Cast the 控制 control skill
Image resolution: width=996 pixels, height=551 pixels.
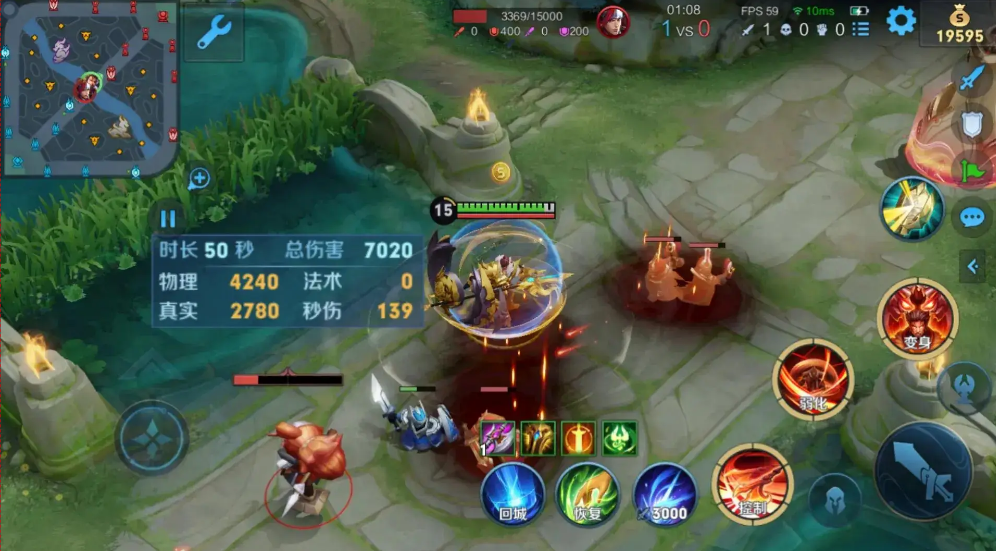[x=752, y=484]
